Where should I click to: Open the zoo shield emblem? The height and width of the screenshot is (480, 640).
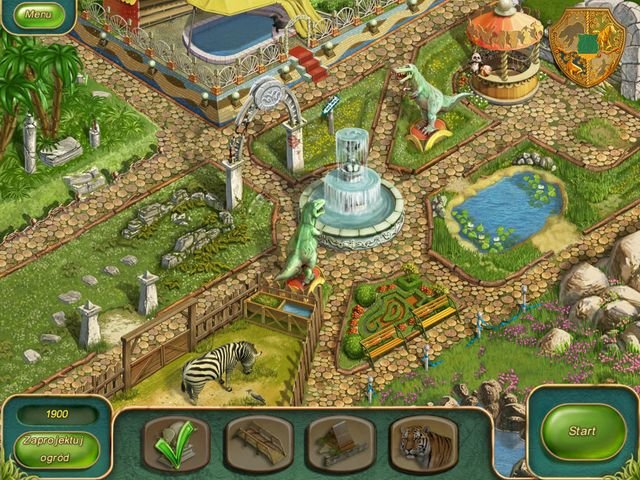click(586, 45)
